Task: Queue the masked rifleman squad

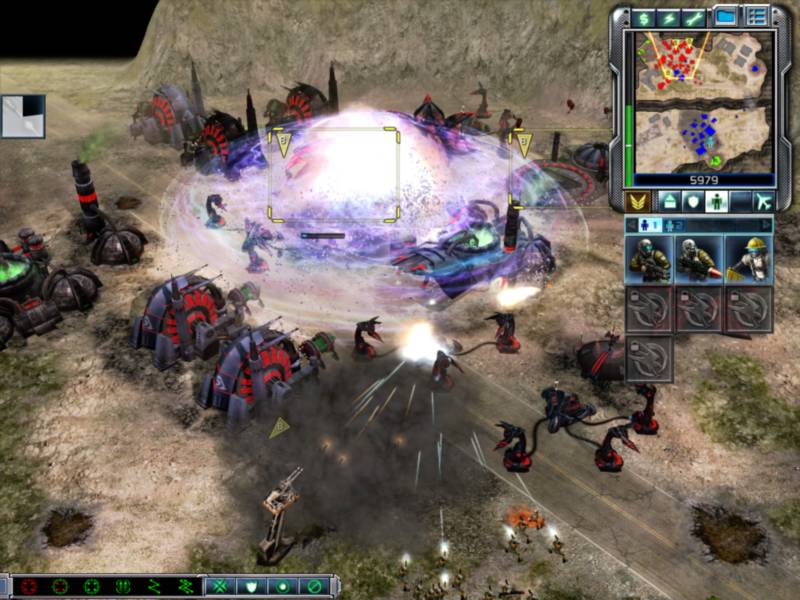Action: 650,259
